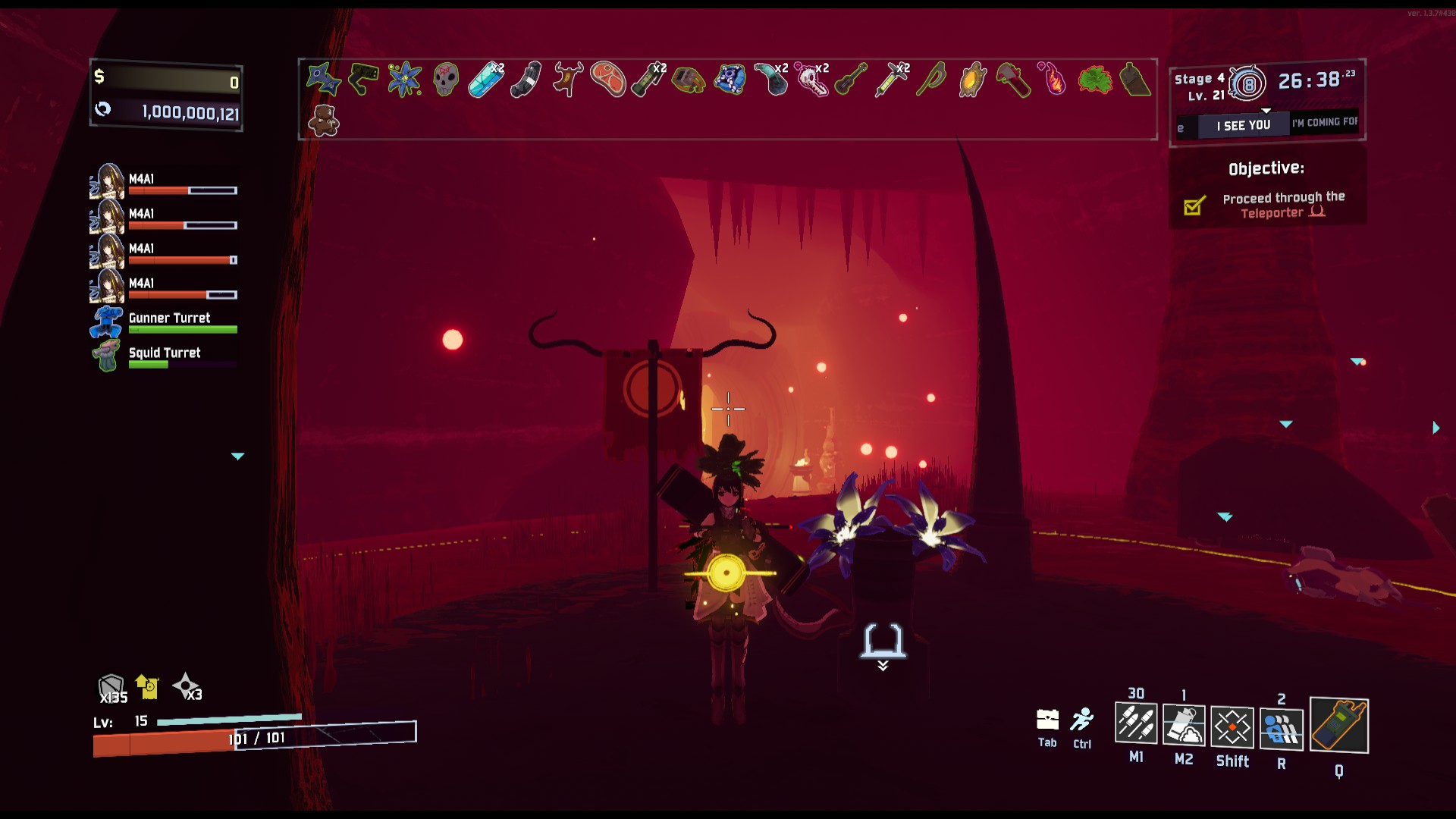Click the Proceed through the Teleporter objective

click(1283, 205)
